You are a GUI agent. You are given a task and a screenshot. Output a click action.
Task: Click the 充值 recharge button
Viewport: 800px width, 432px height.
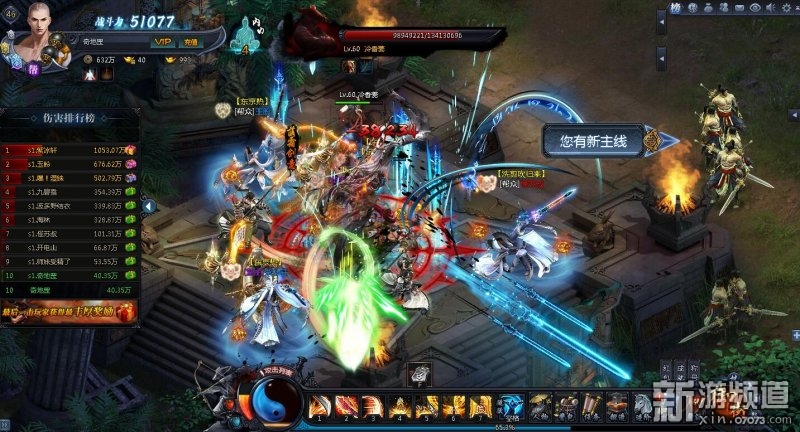click(x=189, y=42)
